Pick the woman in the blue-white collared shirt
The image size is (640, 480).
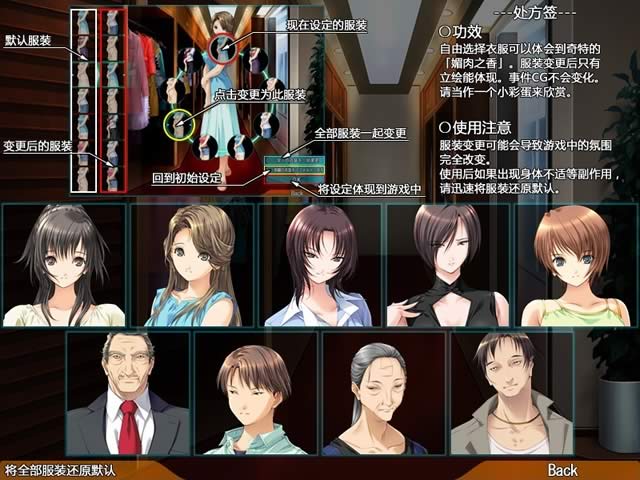click(320, 265)
